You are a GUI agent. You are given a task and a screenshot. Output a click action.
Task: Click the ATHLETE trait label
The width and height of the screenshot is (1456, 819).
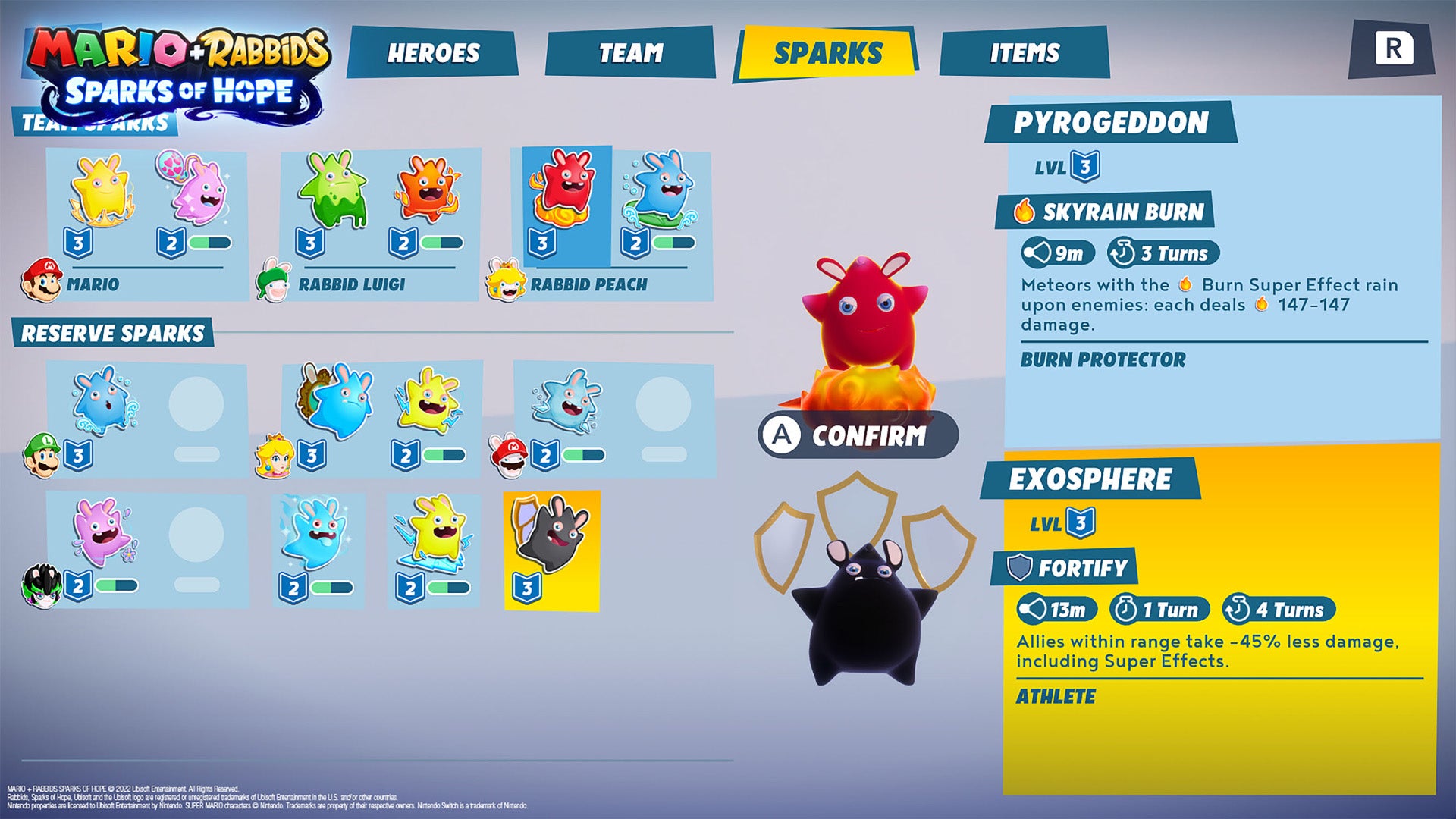coord(1056,695)
